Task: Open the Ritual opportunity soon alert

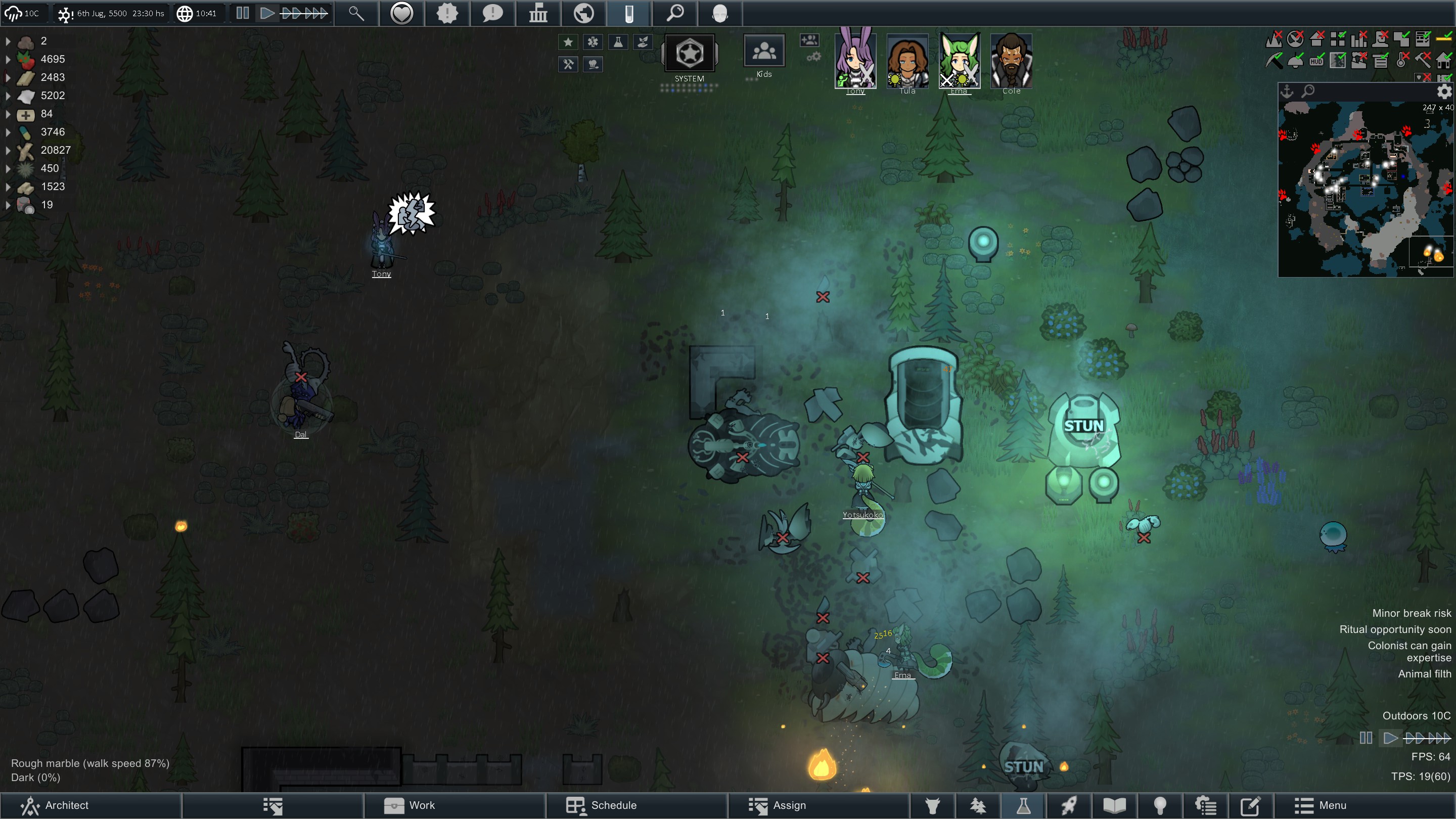Action: click(1395, 629)
